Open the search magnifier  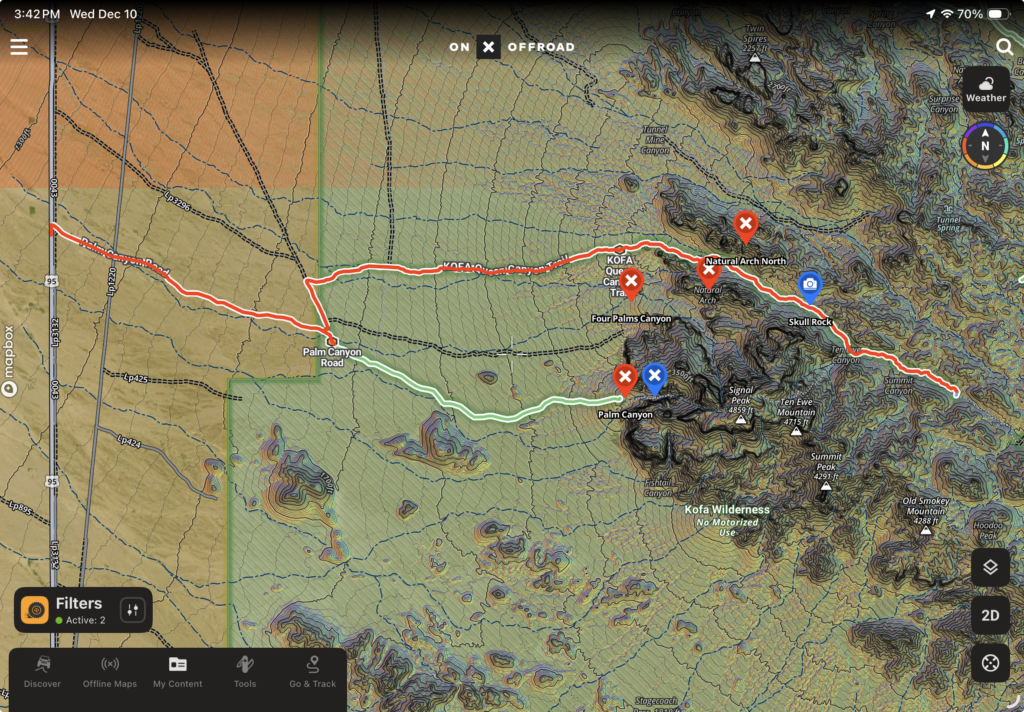pos(1004,47)
